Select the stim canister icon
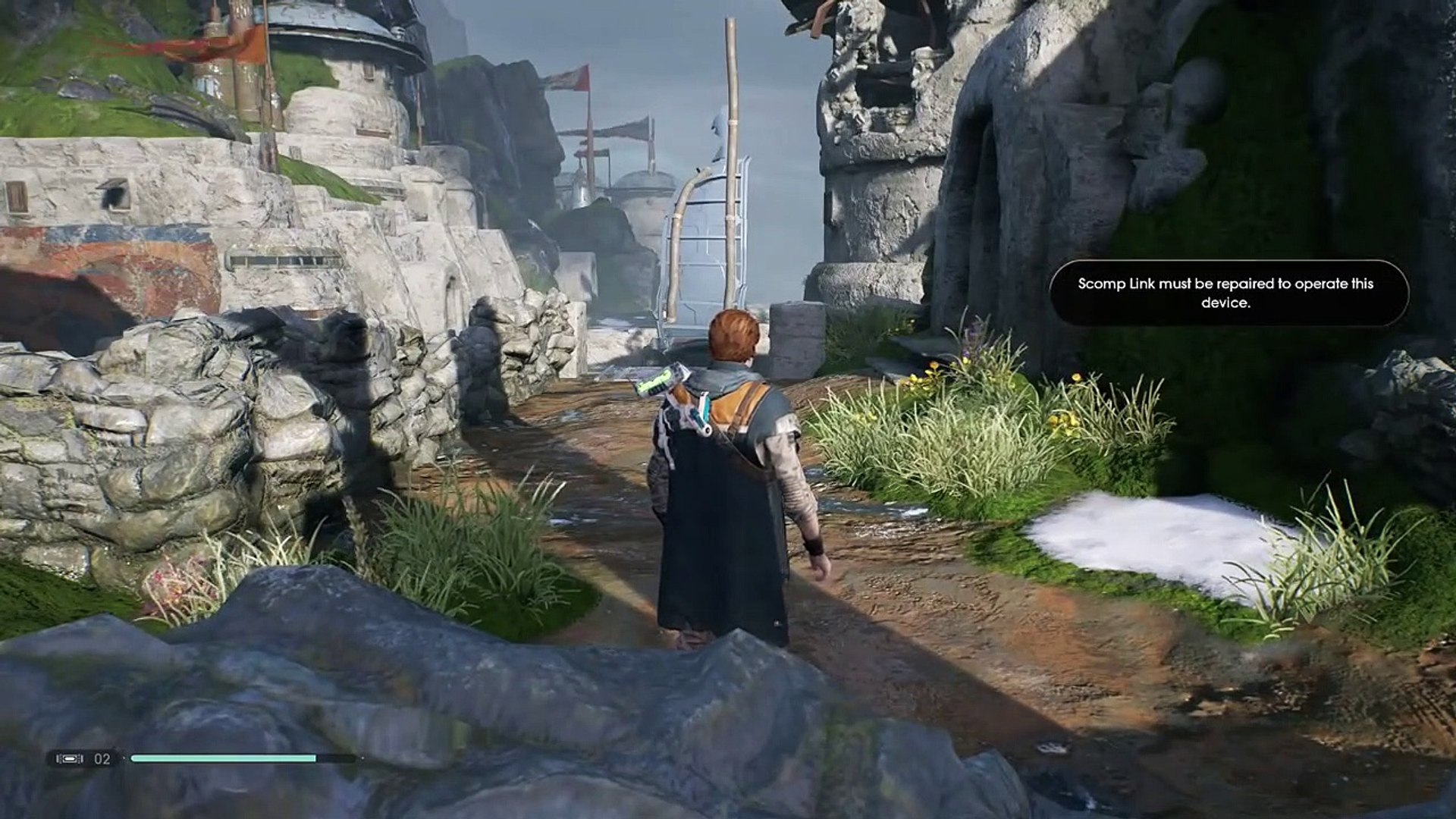Image resolution: width=1456 pixels, height=819 pixels. [71, 758]
